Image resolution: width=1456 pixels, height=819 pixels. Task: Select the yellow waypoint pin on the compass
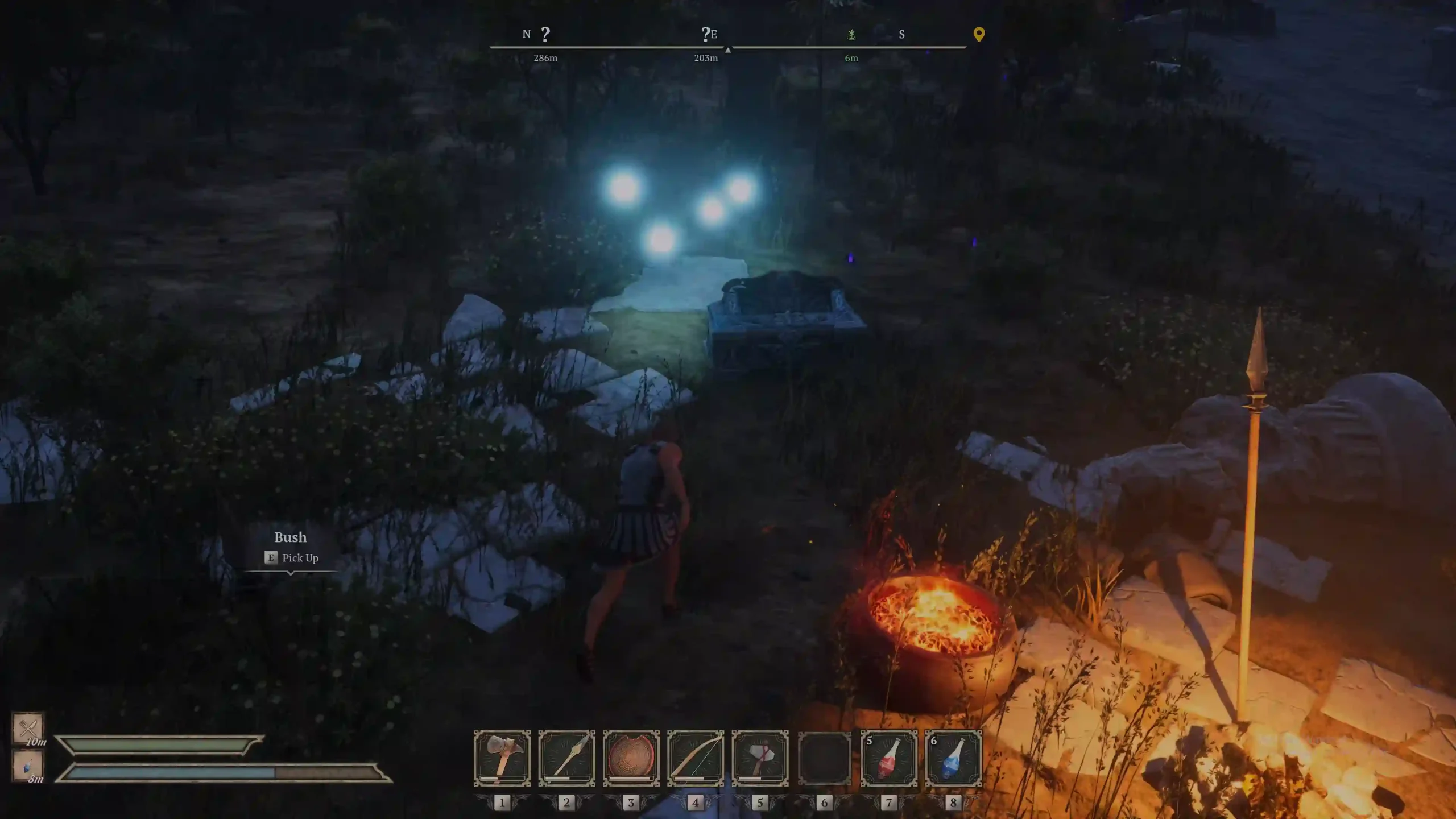click(x=979, y=35)
